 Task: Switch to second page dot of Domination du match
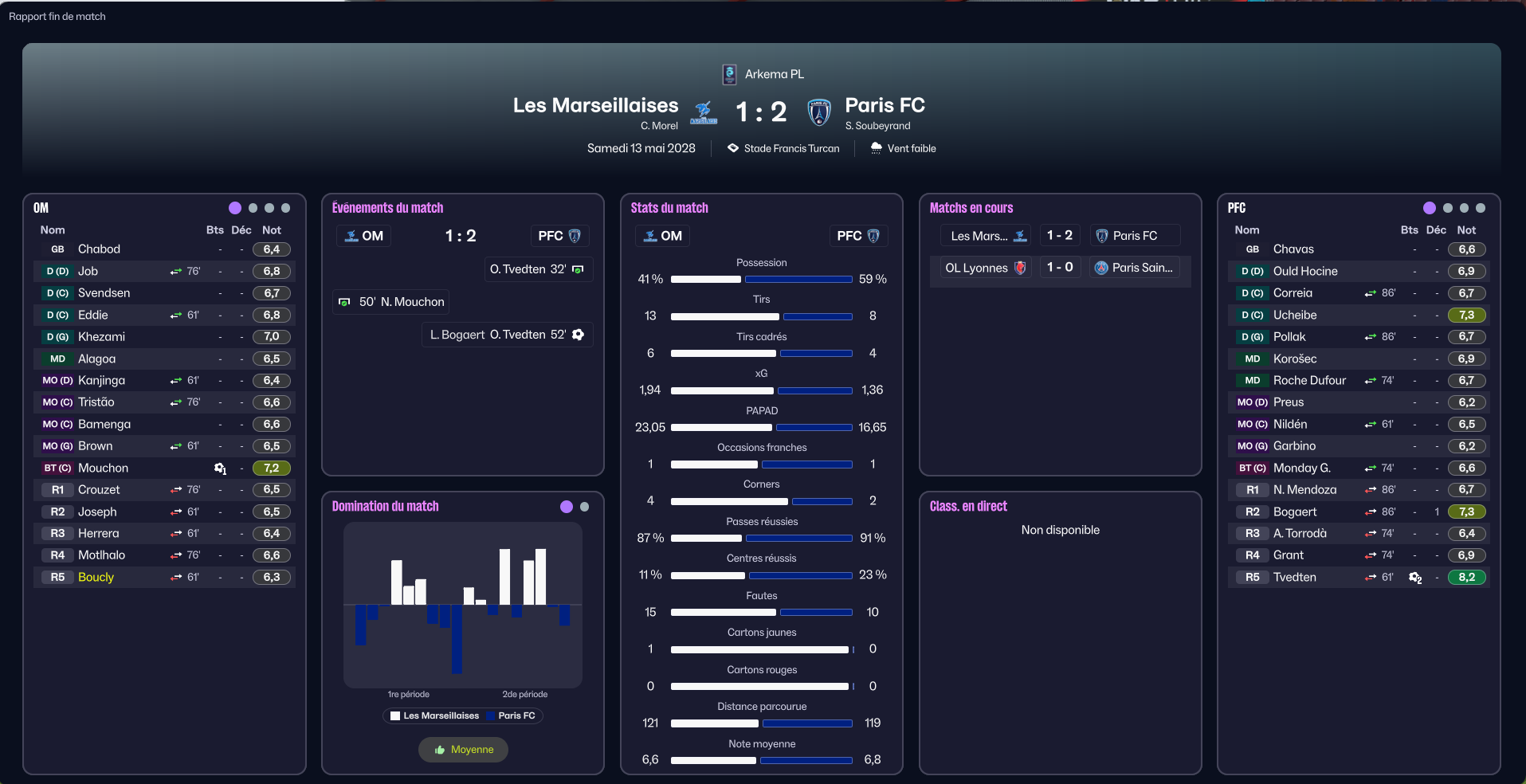point(585,507)
